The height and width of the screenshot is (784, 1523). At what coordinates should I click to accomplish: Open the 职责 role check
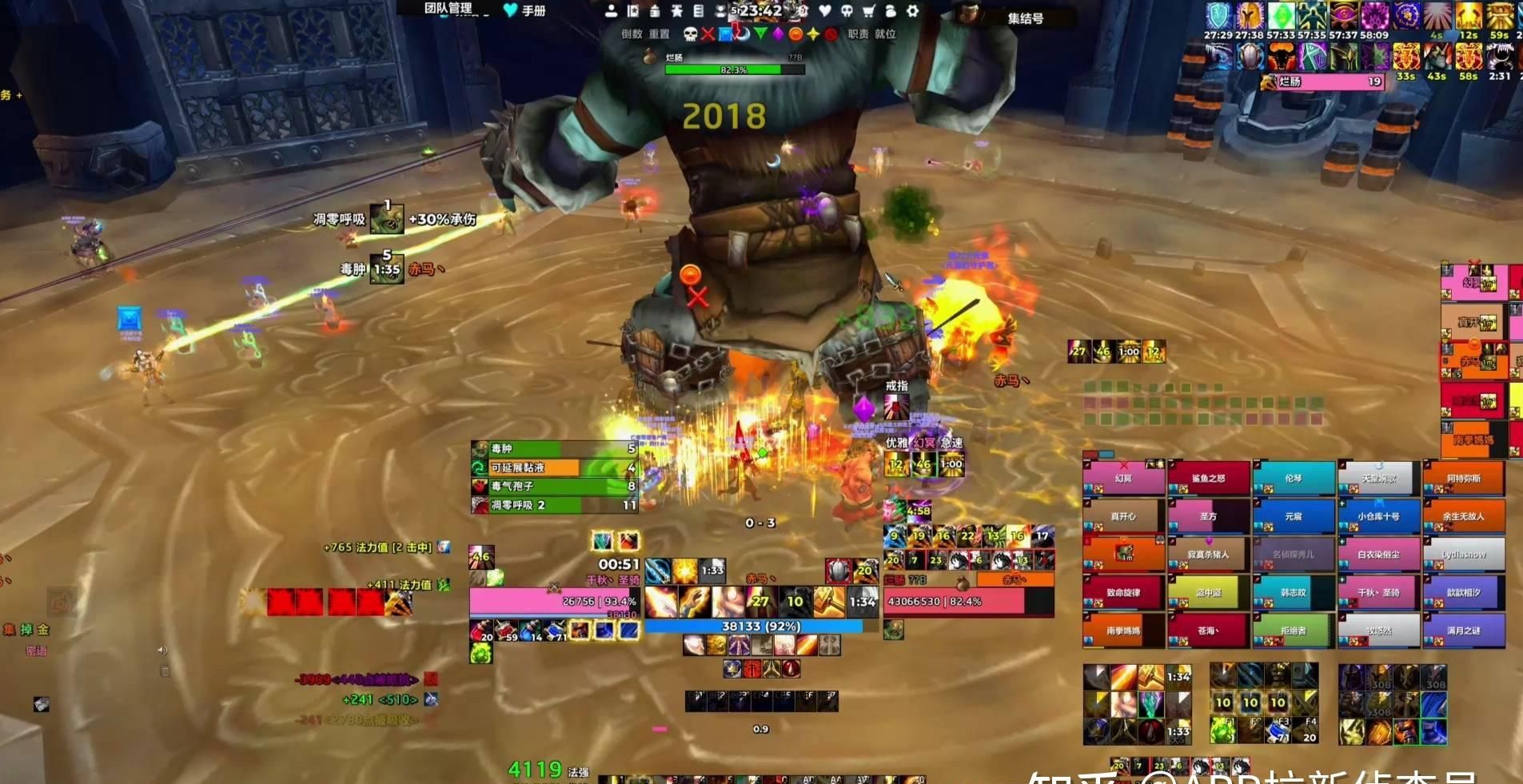pos(858,34)
